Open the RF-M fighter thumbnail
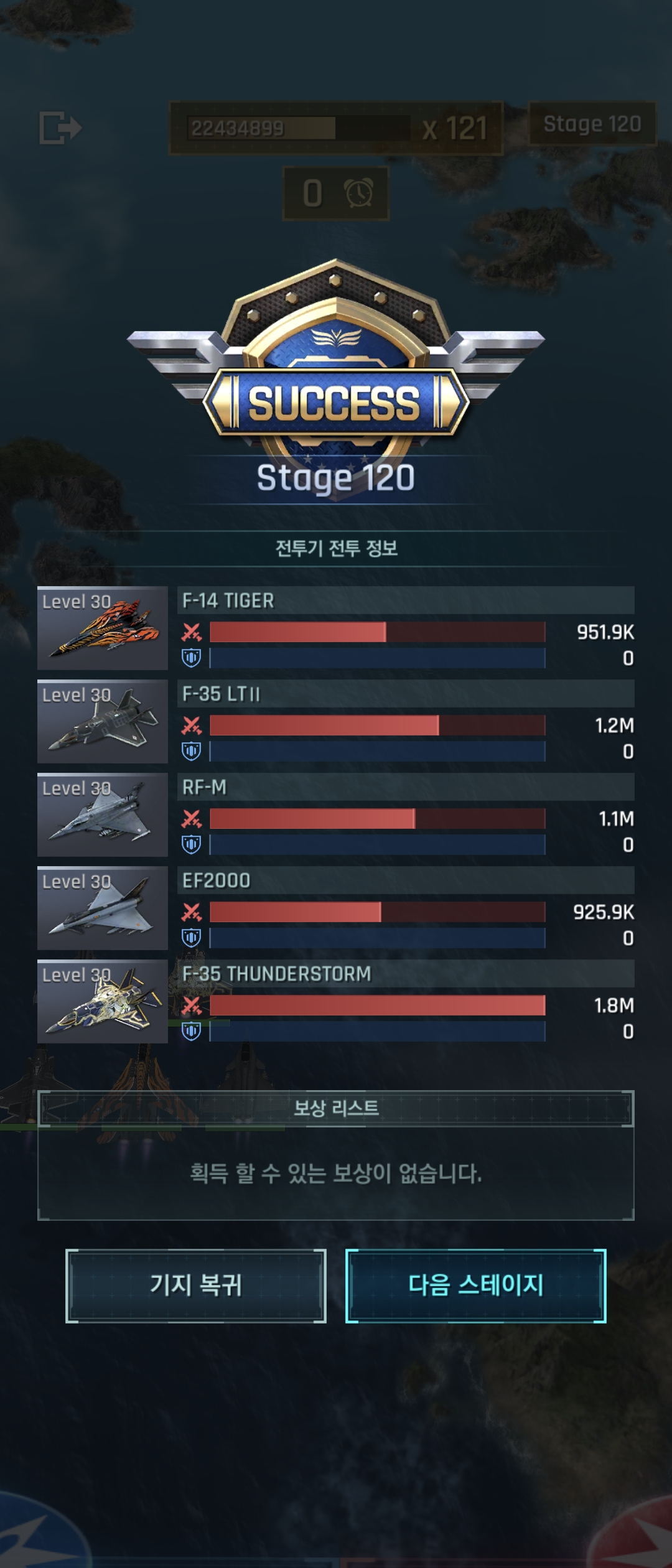Screen dimensions: 672x1568 pyautogui.click(x=103, y=814)
